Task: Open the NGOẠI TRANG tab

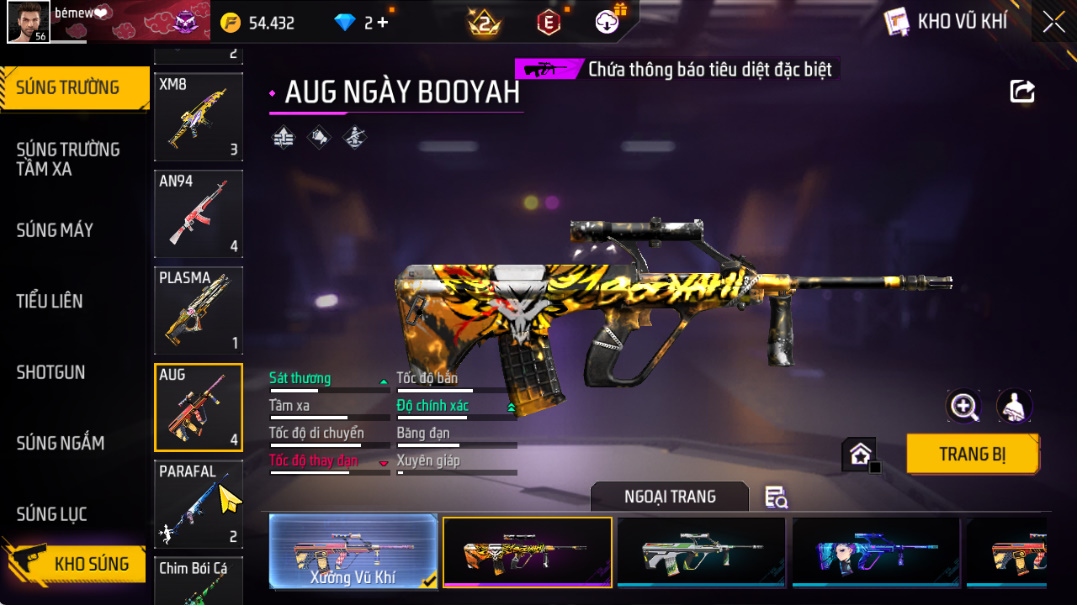Action: coord(669,497)
